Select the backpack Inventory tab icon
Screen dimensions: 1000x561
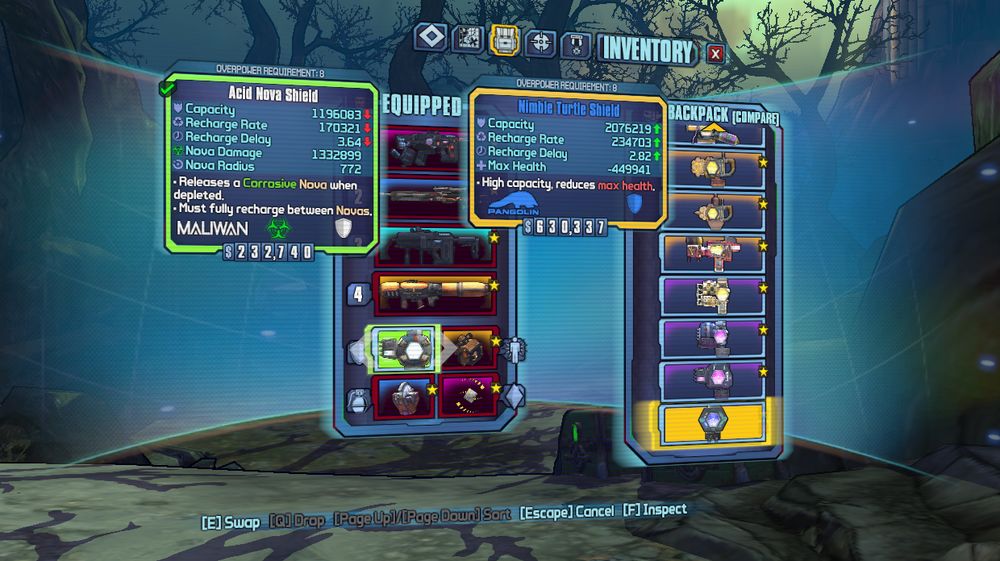503,40
